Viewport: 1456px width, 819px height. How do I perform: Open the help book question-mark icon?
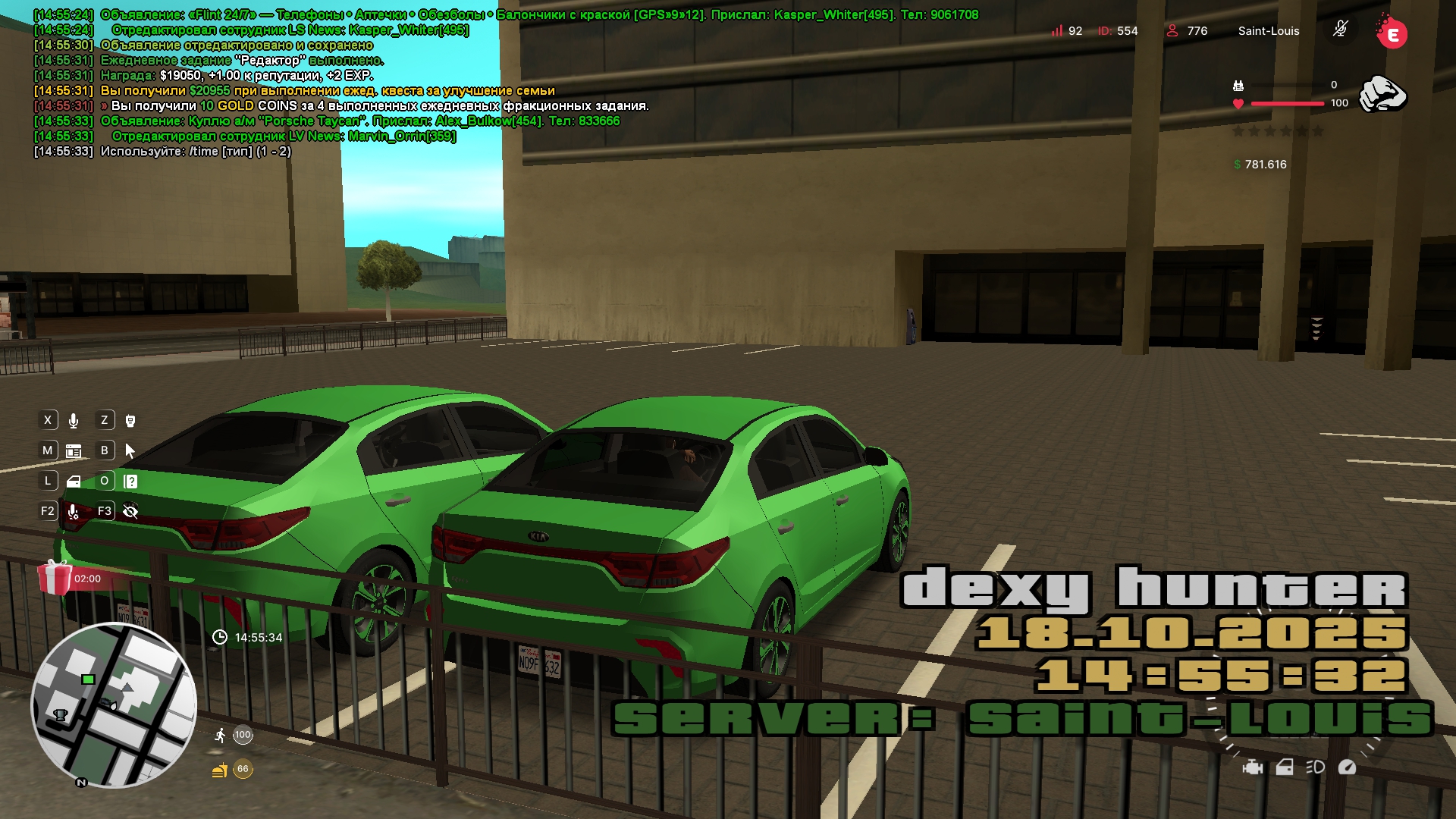130,482
